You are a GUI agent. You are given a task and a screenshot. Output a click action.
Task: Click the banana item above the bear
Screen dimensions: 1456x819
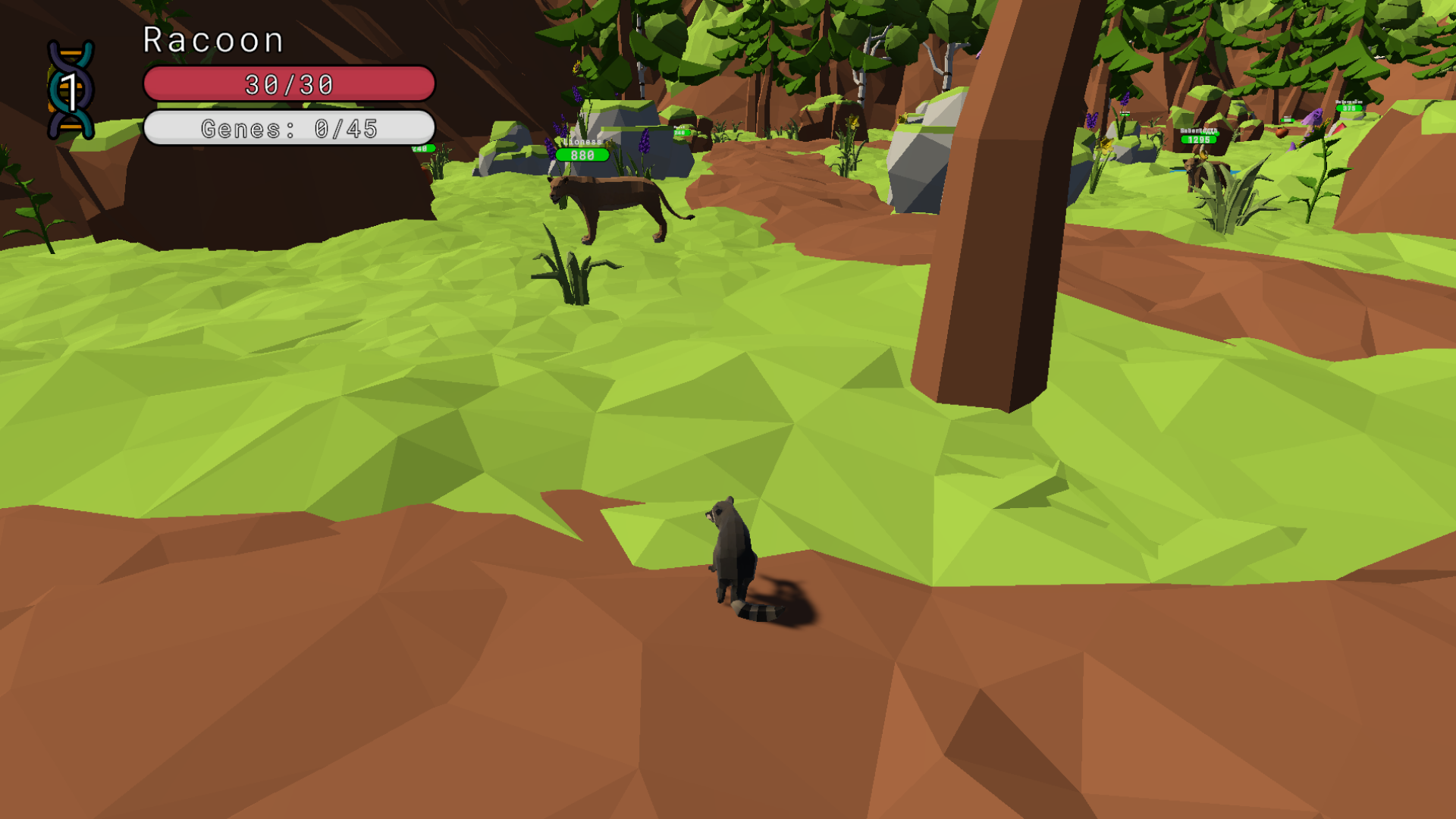coord(1202,153)
